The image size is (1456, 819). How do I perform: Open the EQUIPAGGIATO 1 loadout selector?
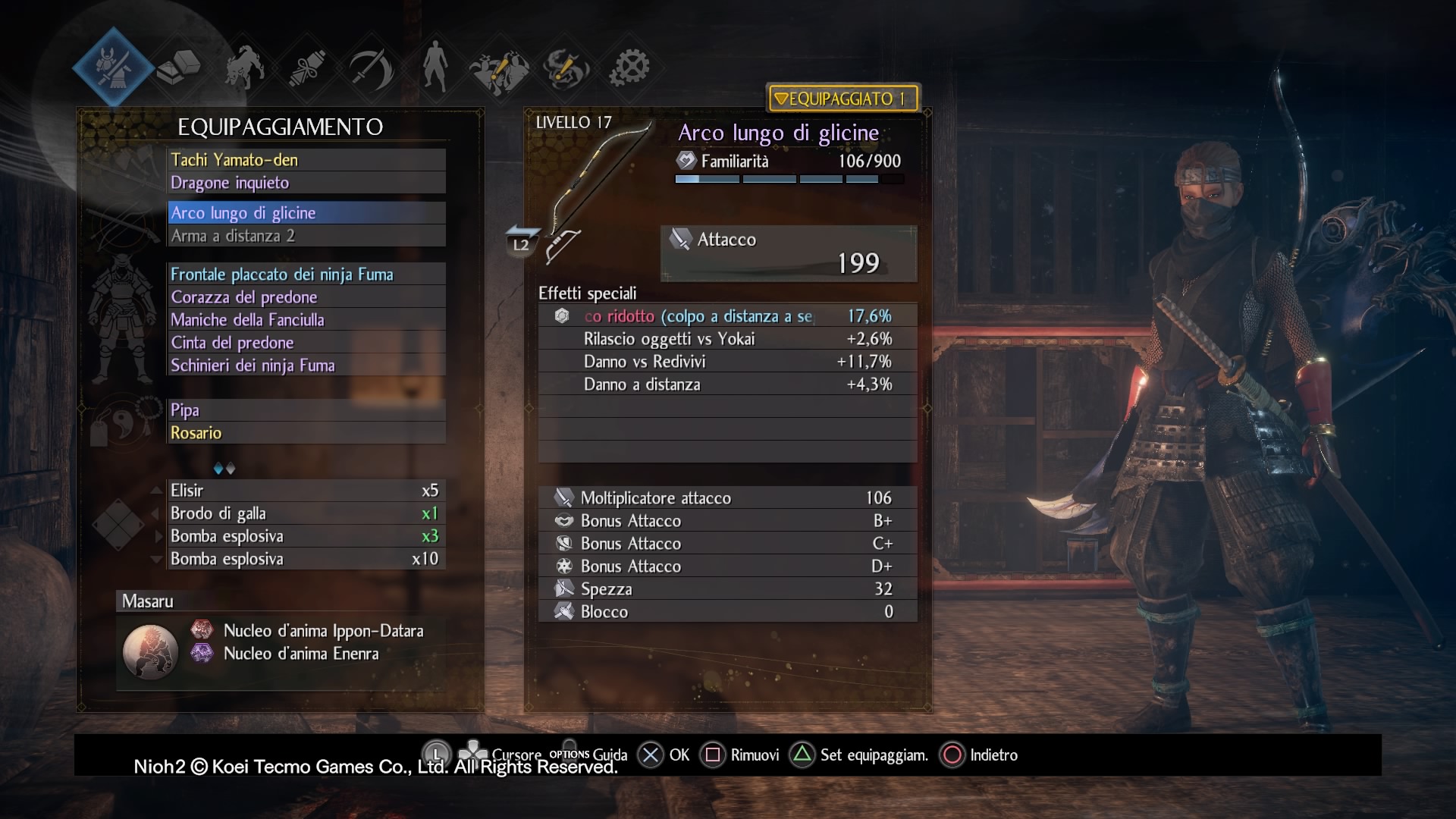click(x=843, y=99)
